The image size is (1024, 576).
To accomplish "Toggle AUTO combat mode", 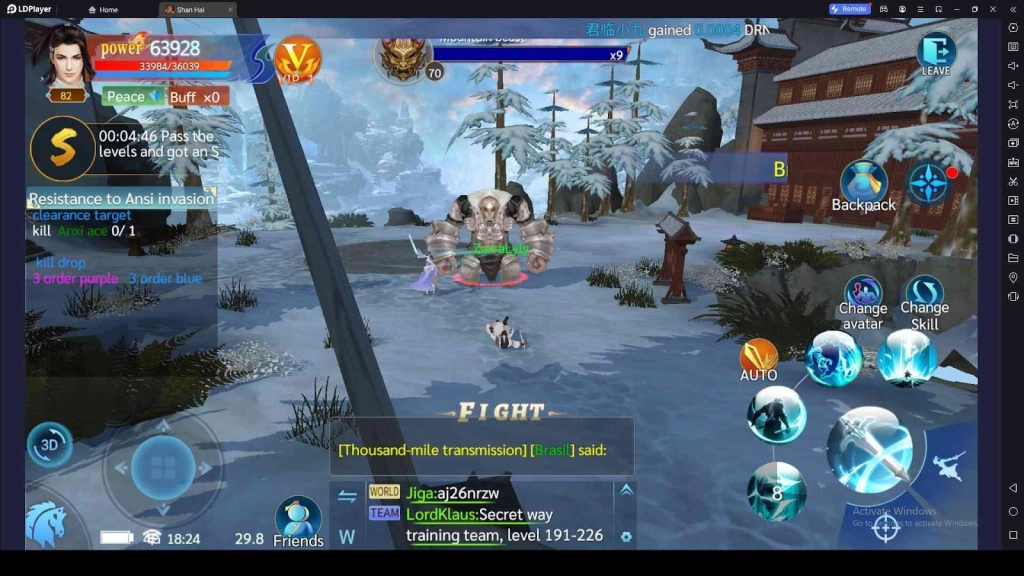I will [x=758, y=360].
